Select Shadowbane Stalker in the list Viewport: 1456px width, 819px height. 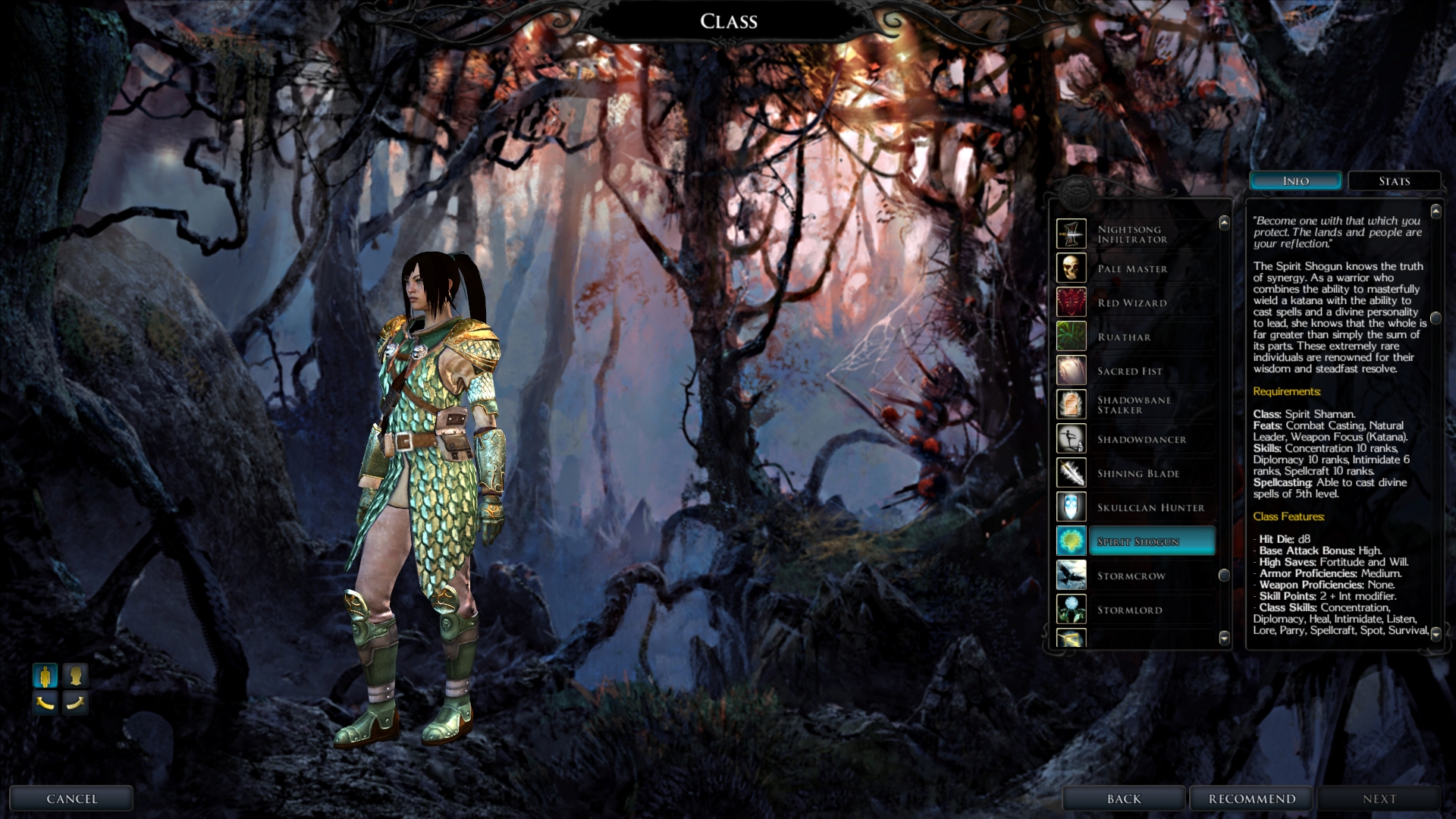(x=1135, y=405)
